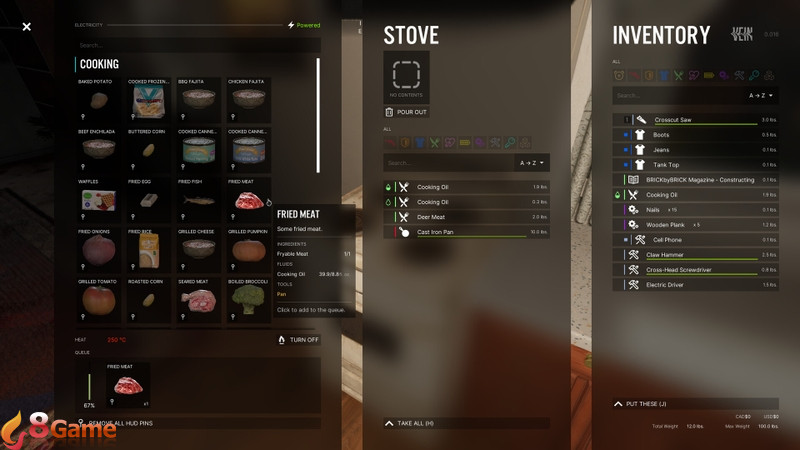Turn off the stove heat
Screen dimensions: 800x450
pos(298,340)
